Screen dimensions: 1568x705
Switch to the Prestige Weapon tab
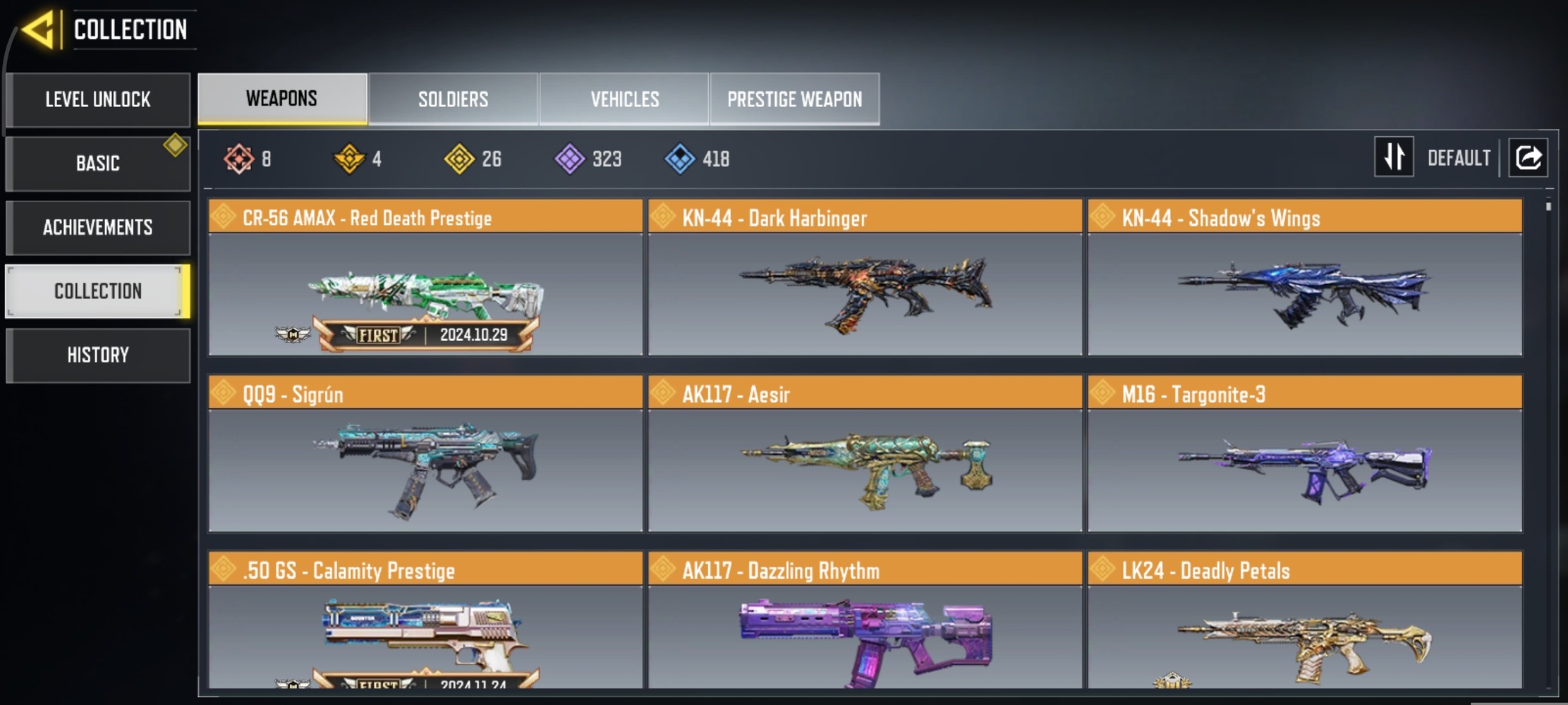click(795, 99)
